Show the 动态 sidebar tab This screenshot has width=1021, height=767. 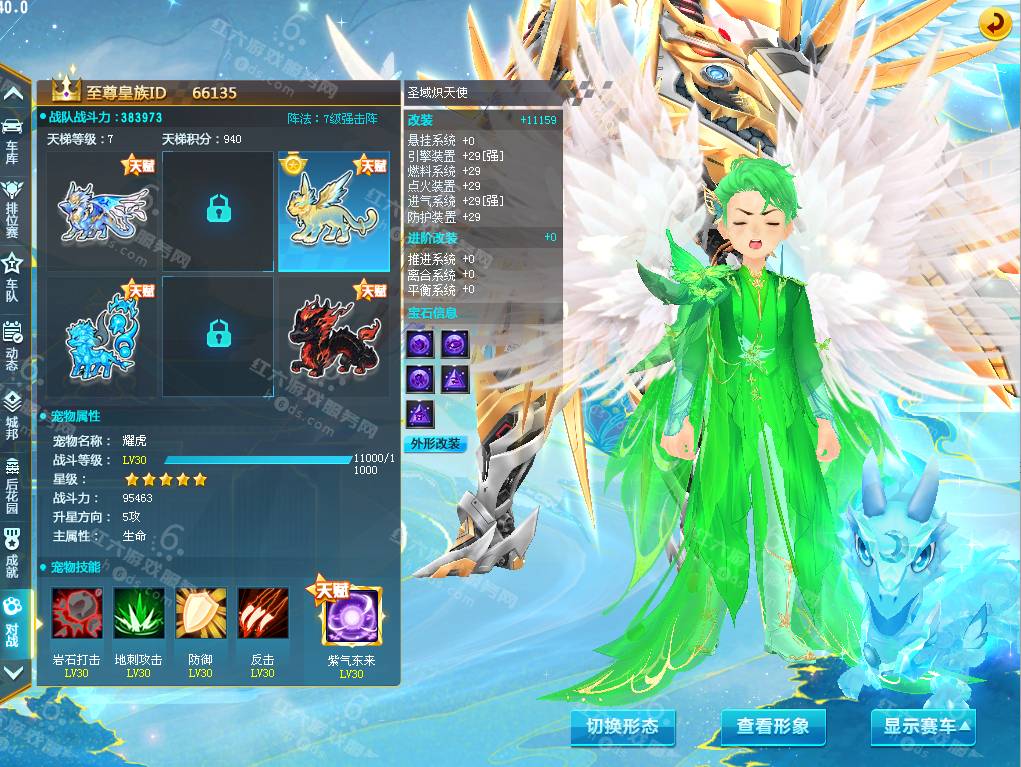point(13,345)
